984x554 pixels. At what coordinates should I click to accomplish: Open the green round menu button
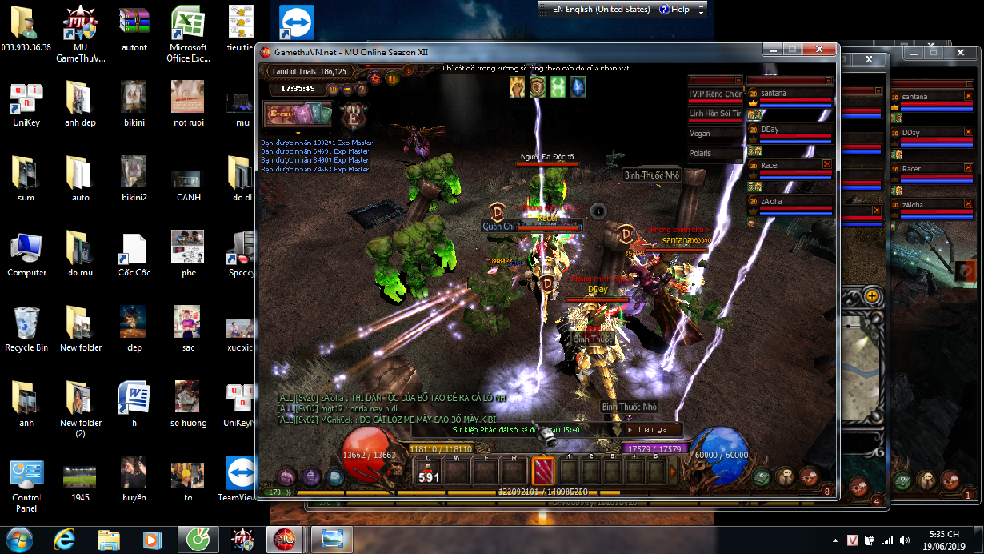point(762,477)
